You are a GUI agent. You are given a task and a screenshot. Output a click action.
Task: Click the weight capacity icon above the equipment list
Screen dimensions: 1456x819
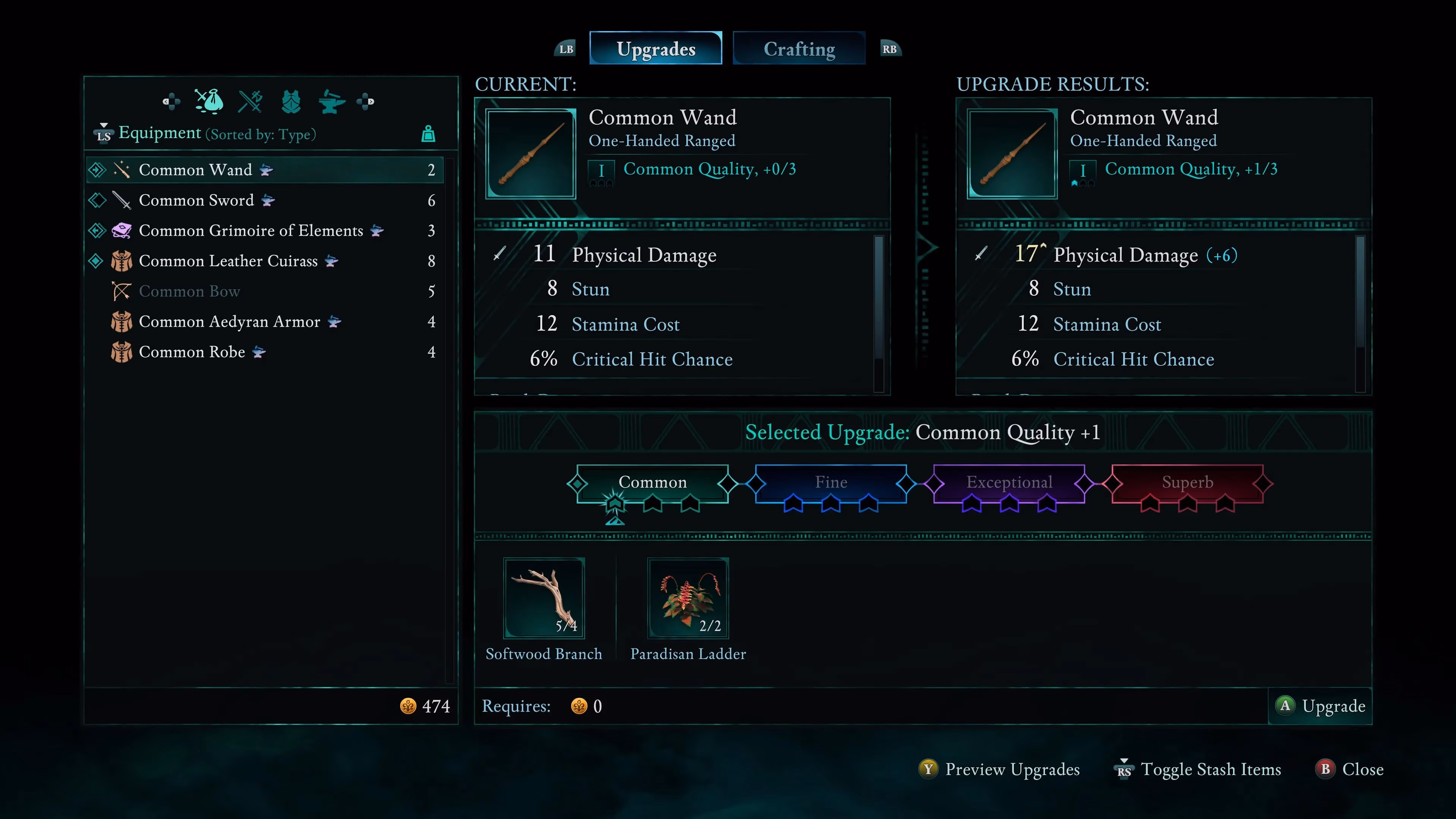428,134
